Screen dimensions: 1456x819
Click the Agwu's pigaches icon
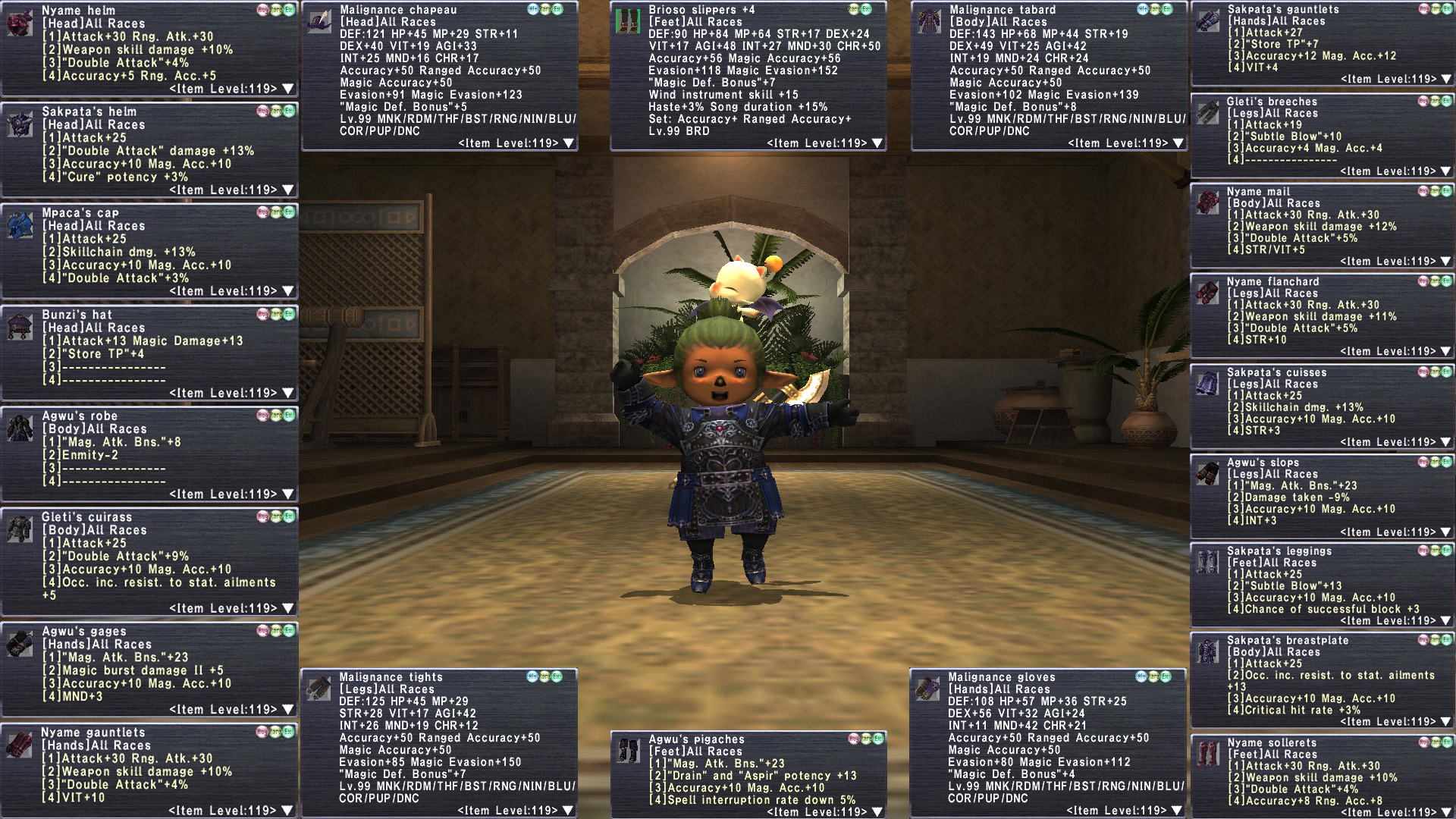(x=629, y=751)
